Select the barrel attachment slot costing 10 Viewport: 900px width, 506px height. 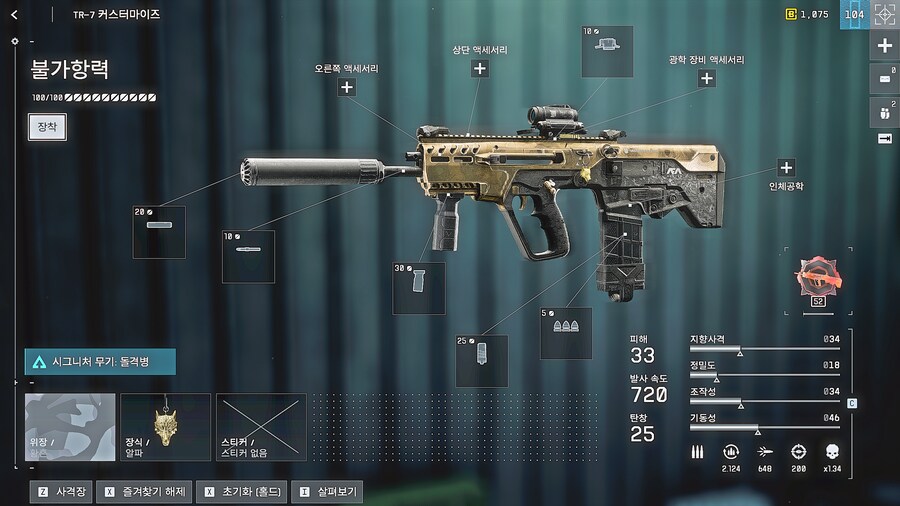click(x=248, y=257)
